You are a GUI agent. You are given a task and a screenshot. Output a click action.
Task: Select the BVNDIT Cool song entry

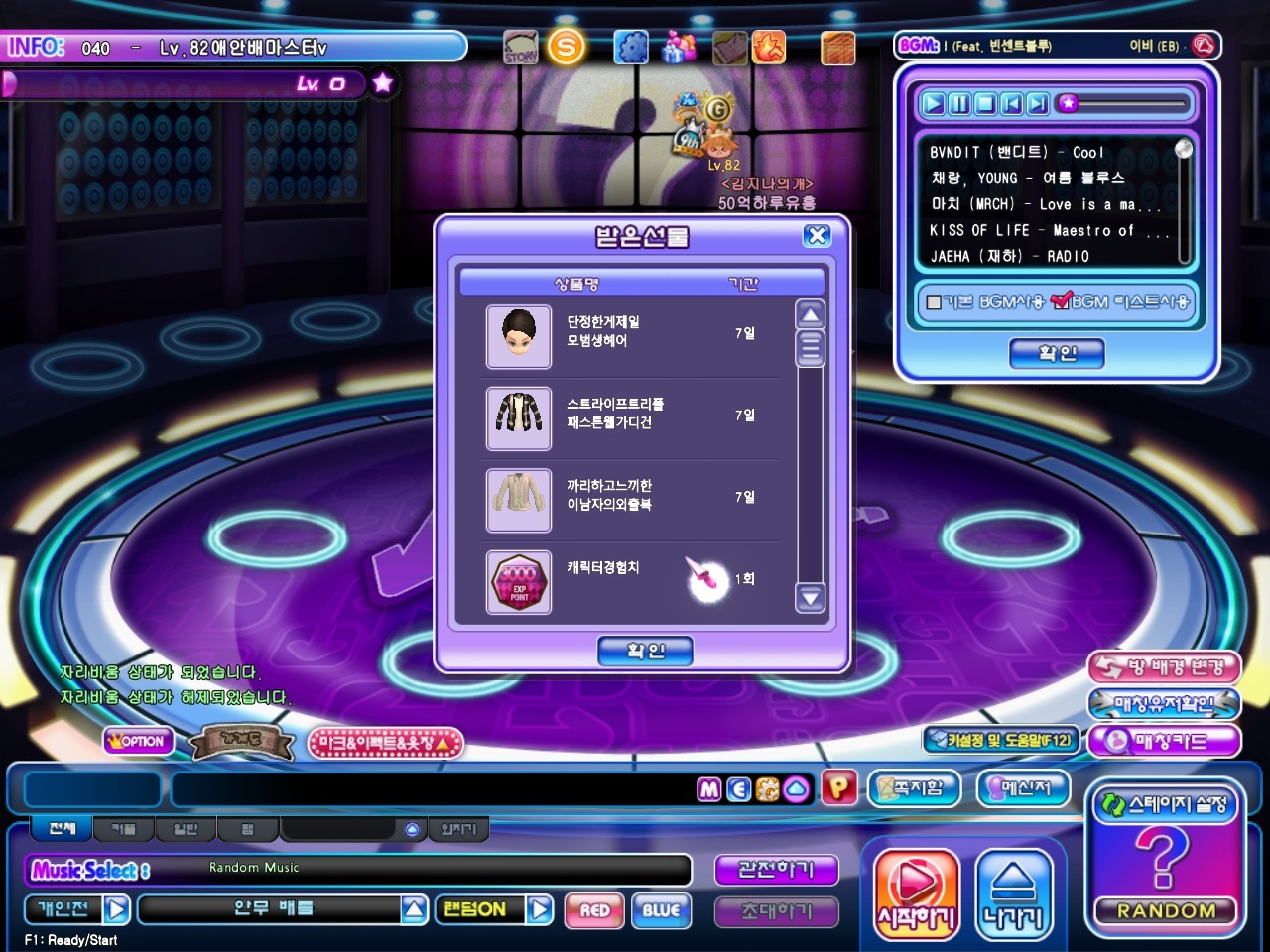click(1016, 152)
